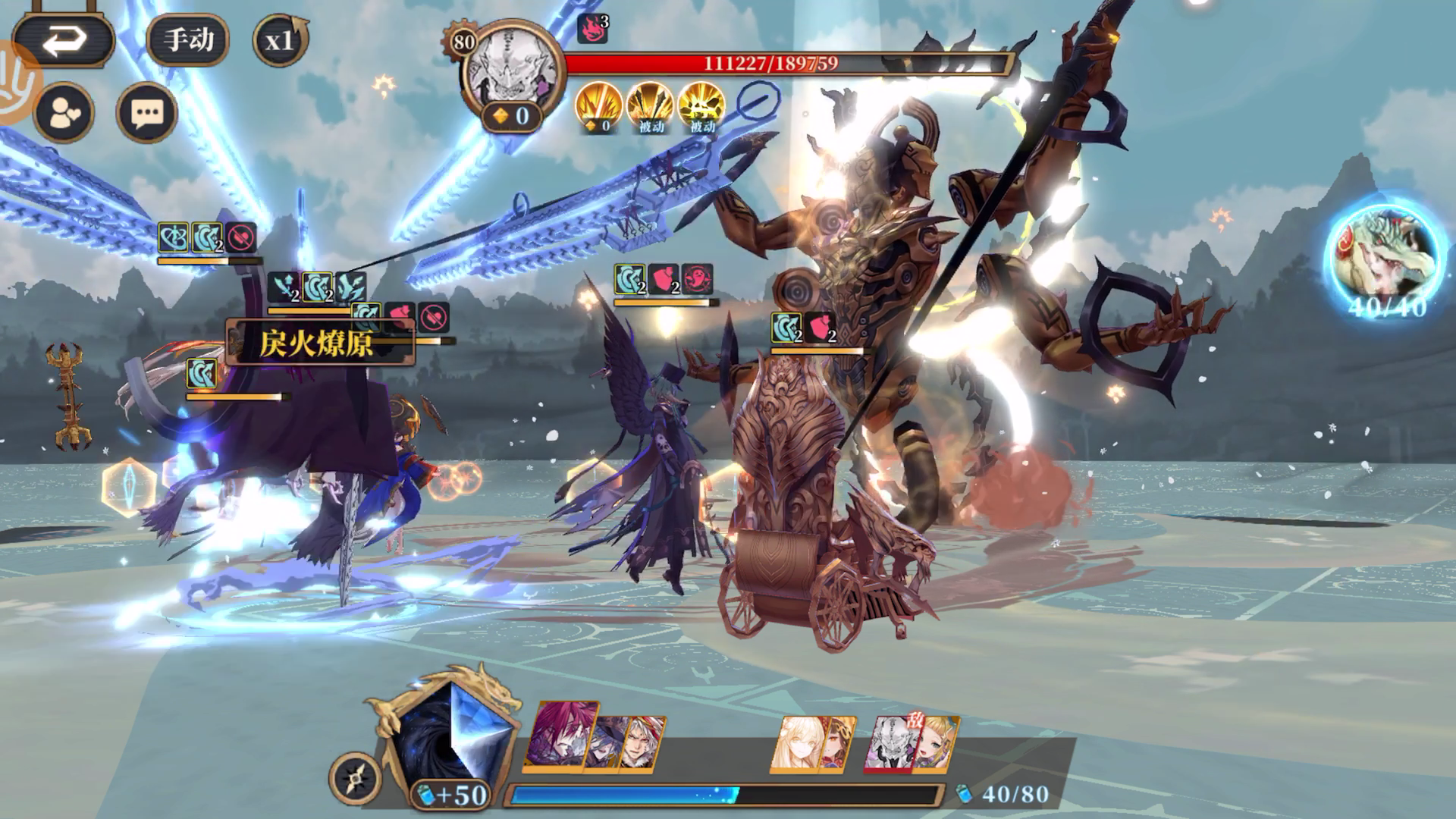View the boss's shattered-rock passive skill

(701, 106)
